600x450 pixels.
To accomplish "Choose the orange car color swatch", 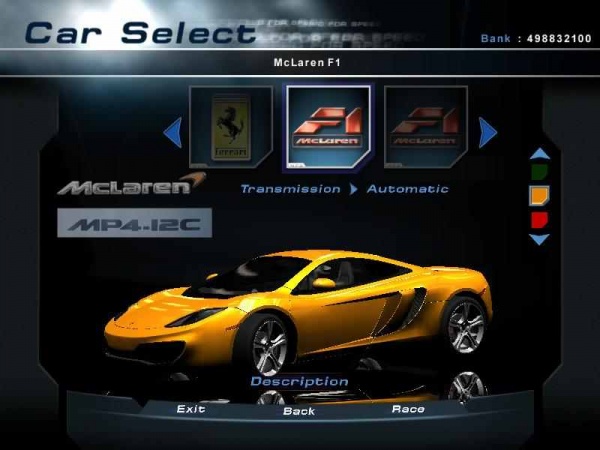I will [x=538, y=195].
